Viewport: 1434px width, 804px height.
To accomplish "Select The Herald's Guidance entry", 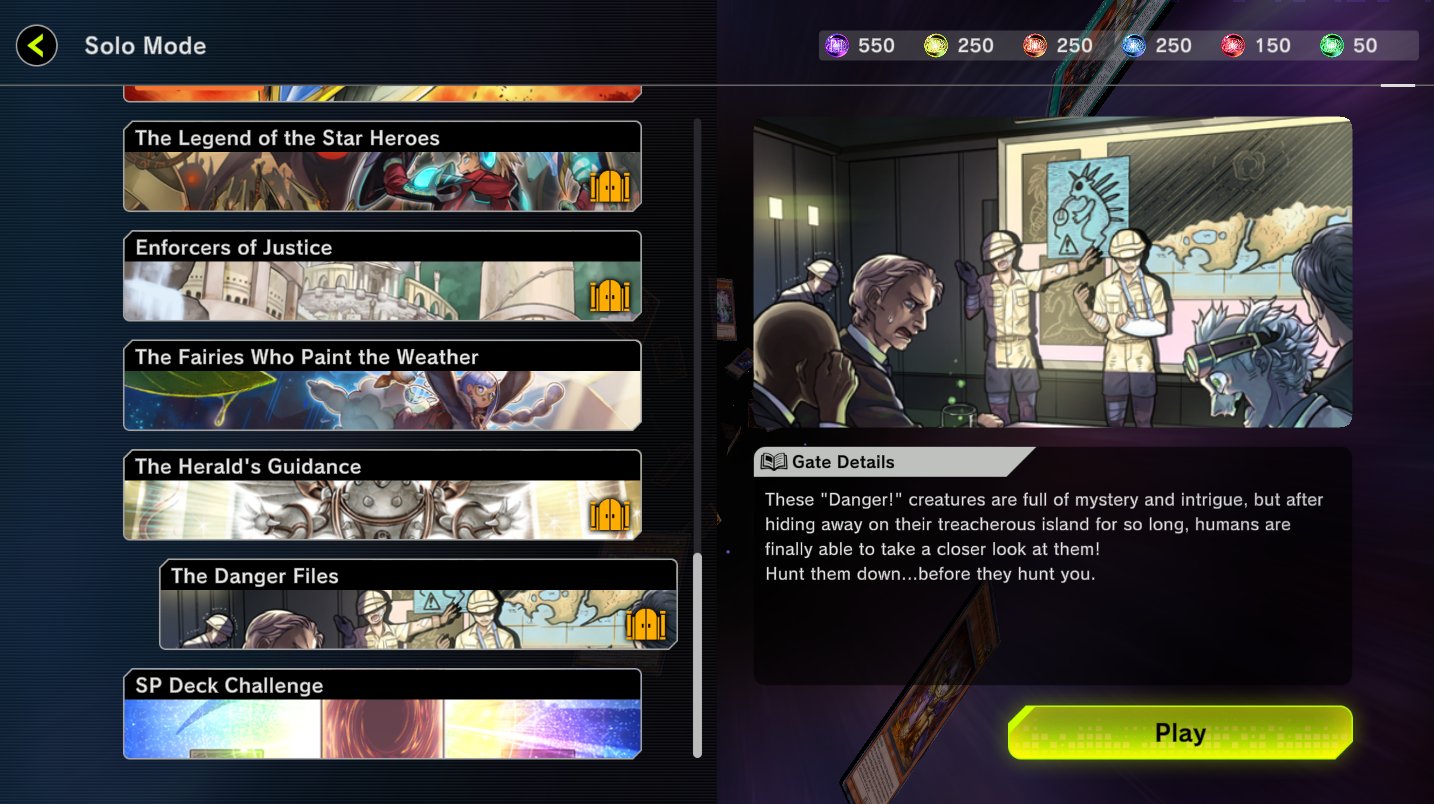I will coord(380,494).
